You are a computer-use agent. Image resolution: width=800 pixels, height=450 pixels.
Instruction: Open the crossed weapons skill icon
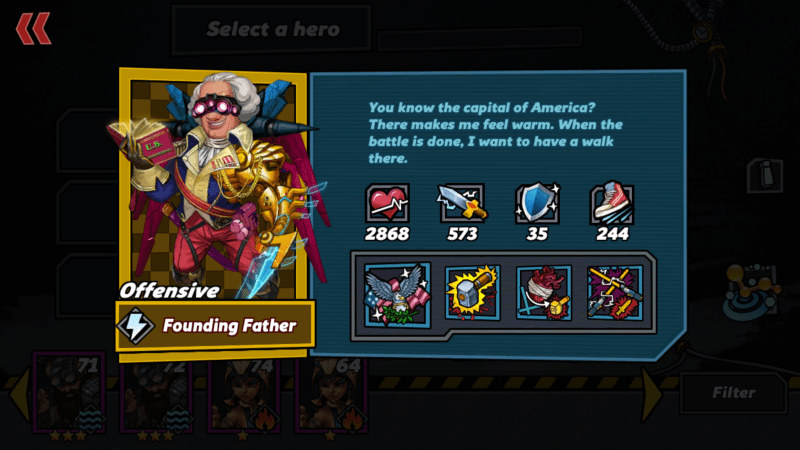(614, 292)
